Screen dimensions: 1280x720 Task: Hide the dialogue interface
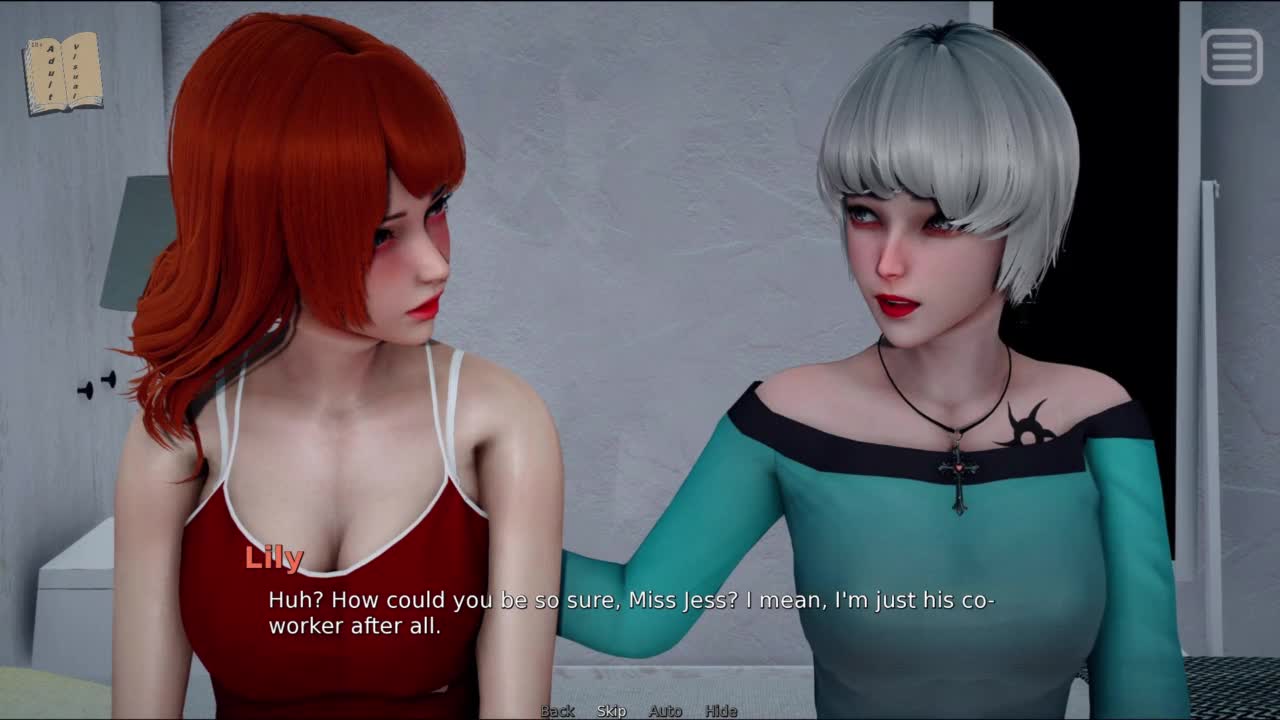coord(721,711)
